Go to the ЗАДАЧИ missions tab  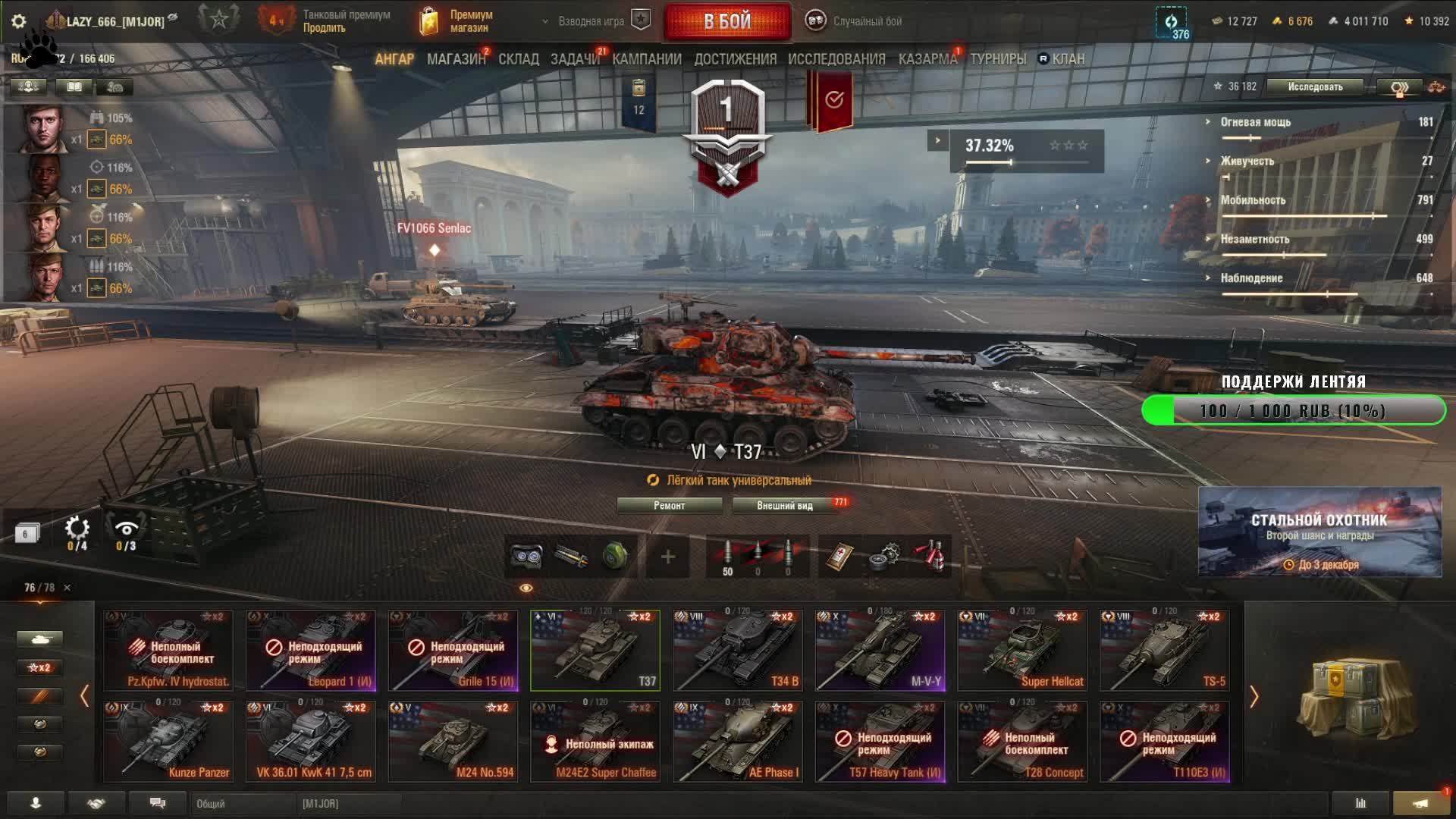(x=575, y=59)
